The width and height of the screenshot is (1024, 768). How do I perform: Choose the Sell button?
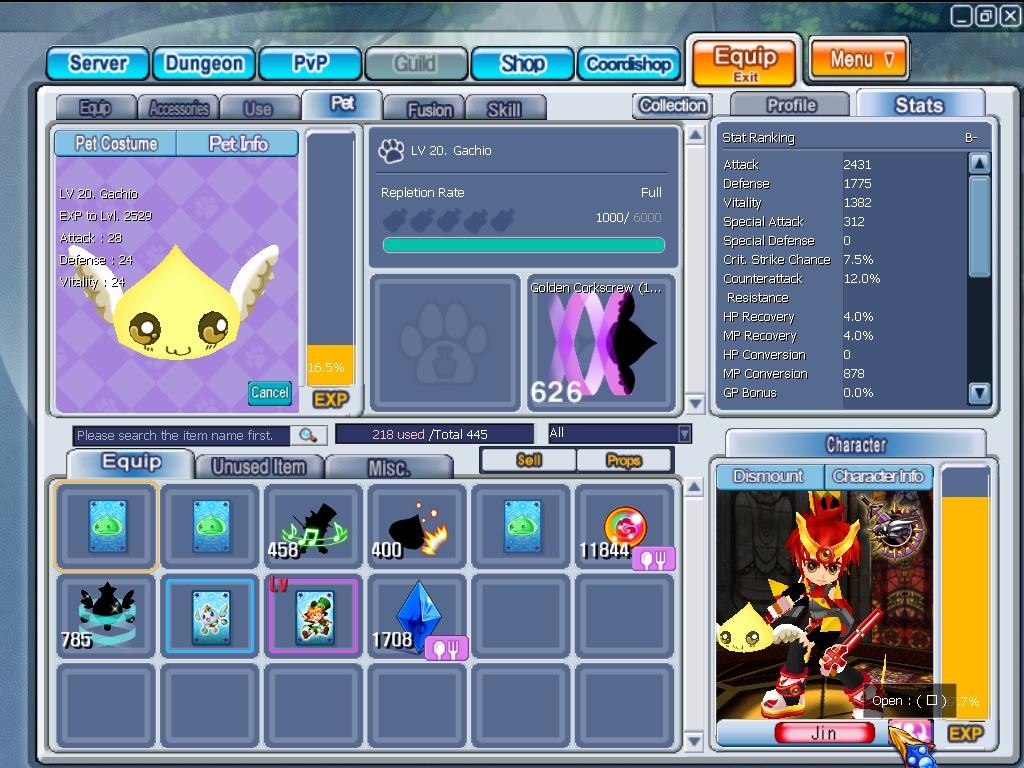(529, 460)
